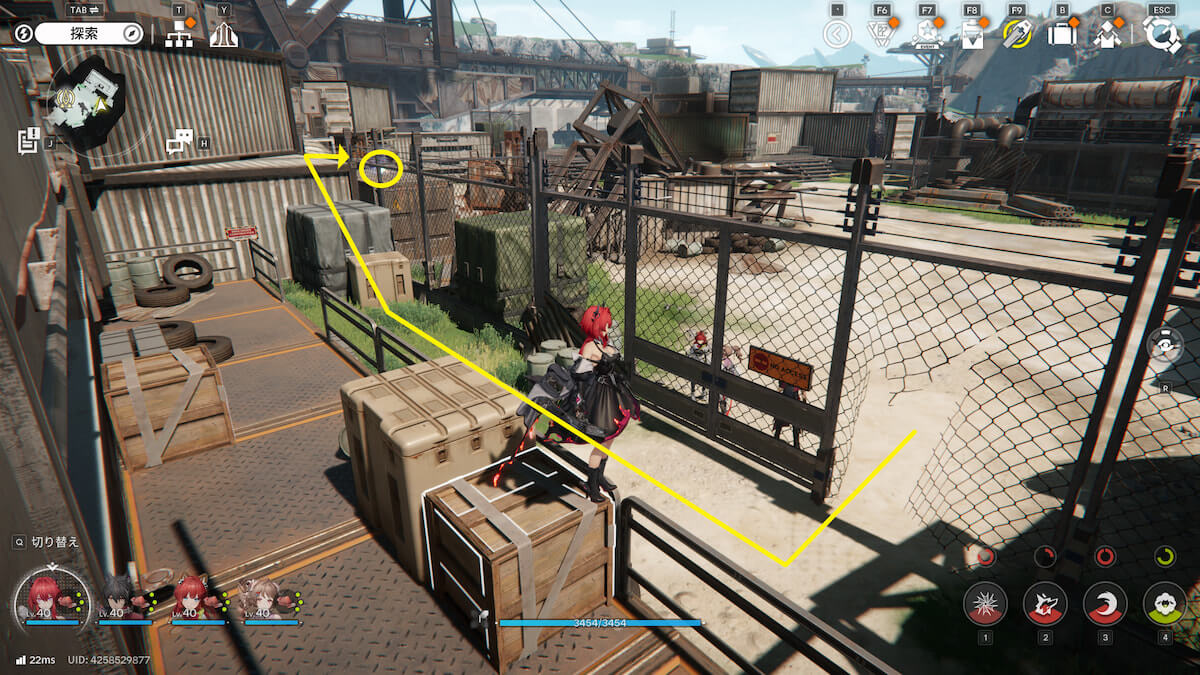The image size is (1200, 675).
Task: Open the operator icon left of the gear
Action: coord(1107,34)
